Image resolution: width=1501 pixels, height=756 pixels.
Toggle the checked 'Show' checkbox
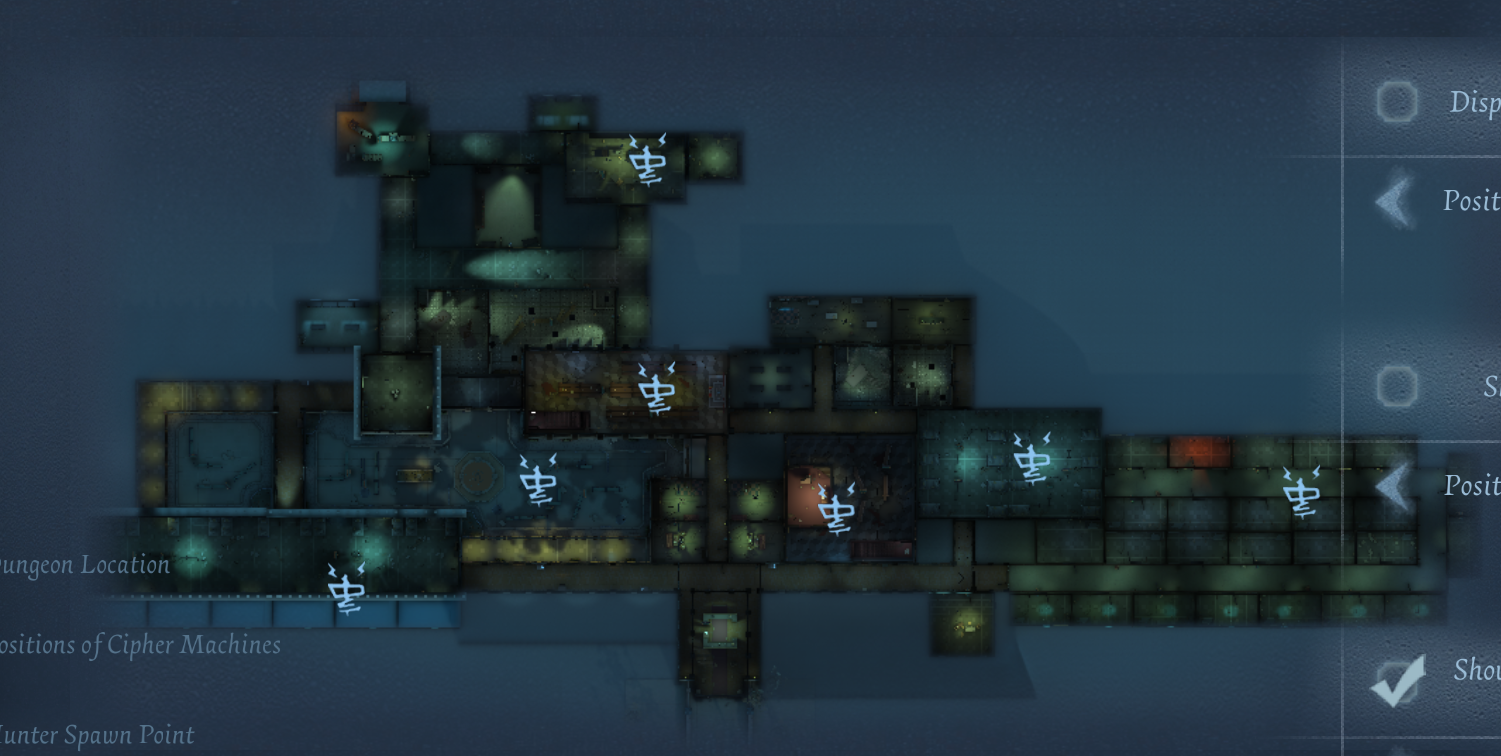pyautogui.click(x=1396, y=682)
